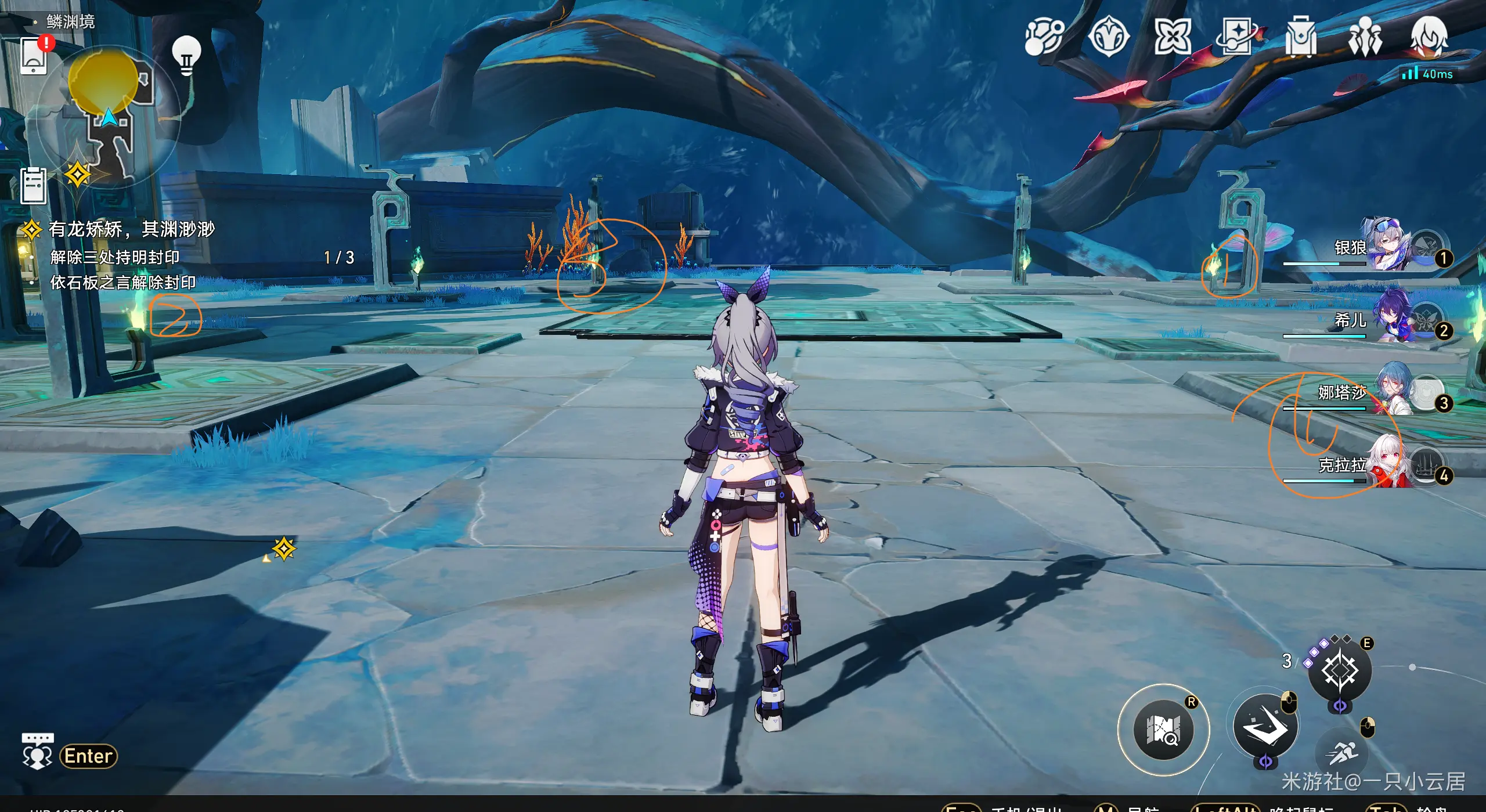This screenshot has height=812, width=1486.
Task: Open the four-petal flower icon in top bar
Action: (1173, 37)
